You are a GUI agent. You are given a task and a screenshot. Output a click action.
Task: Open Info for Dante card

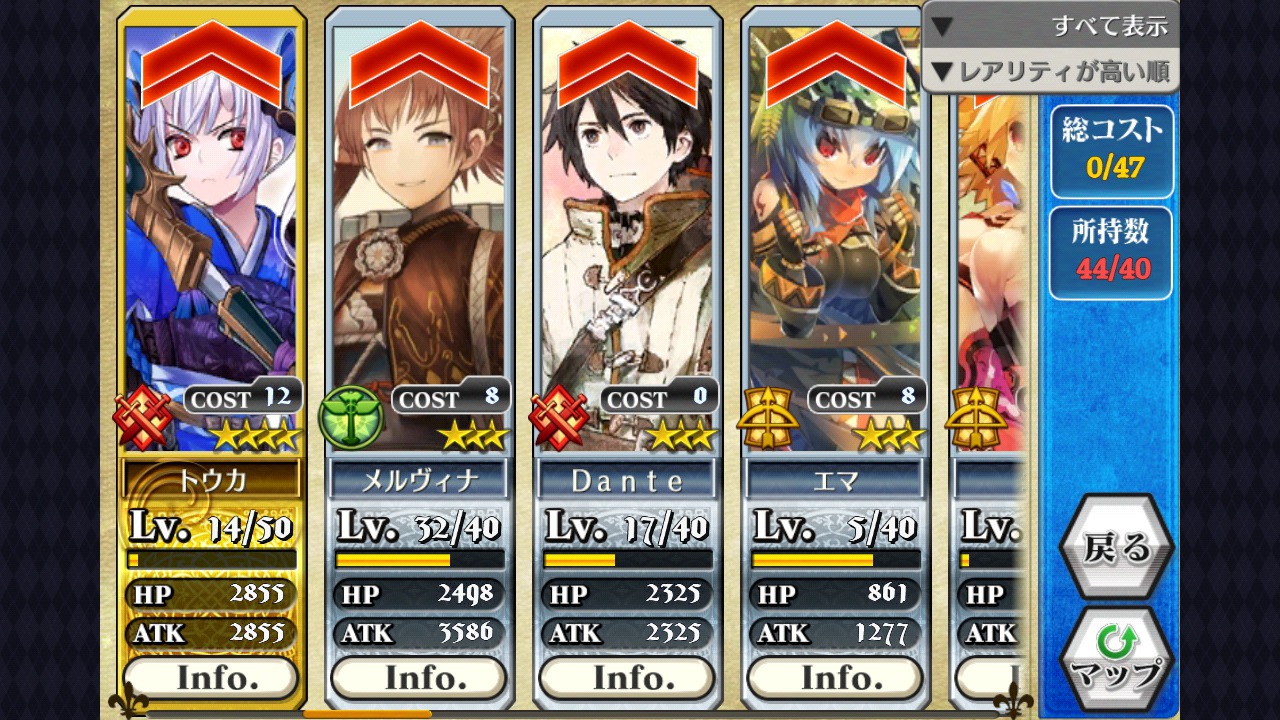627,678
